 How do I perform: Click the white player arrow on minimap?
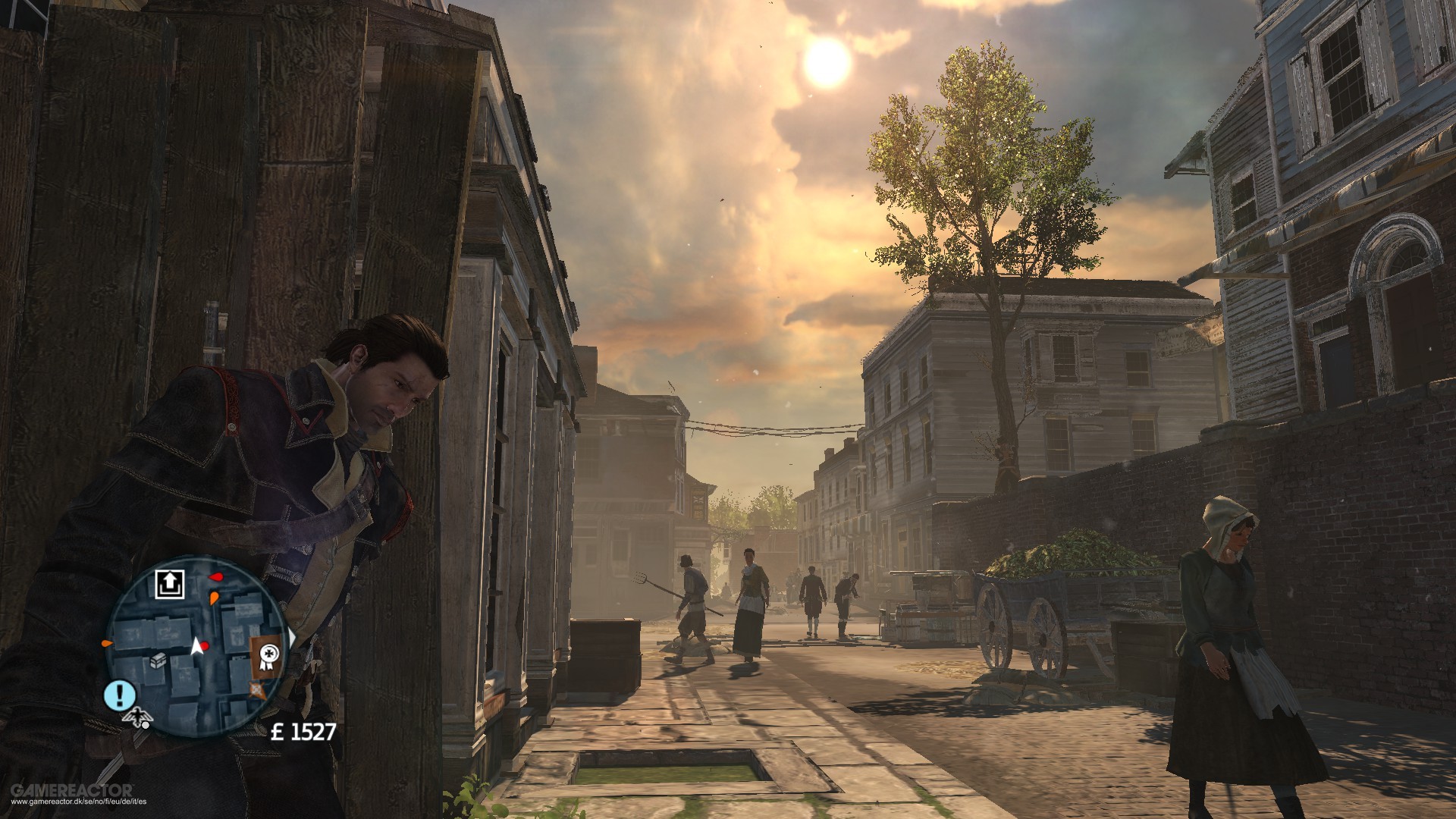click(196, 646)
